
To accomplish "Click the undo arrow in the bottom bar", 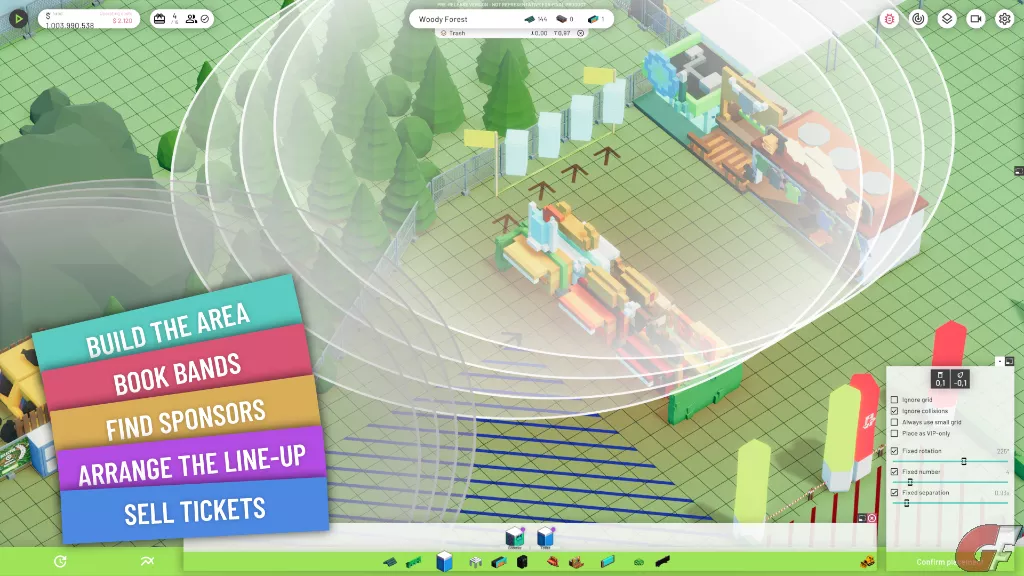I will (61, 561).
